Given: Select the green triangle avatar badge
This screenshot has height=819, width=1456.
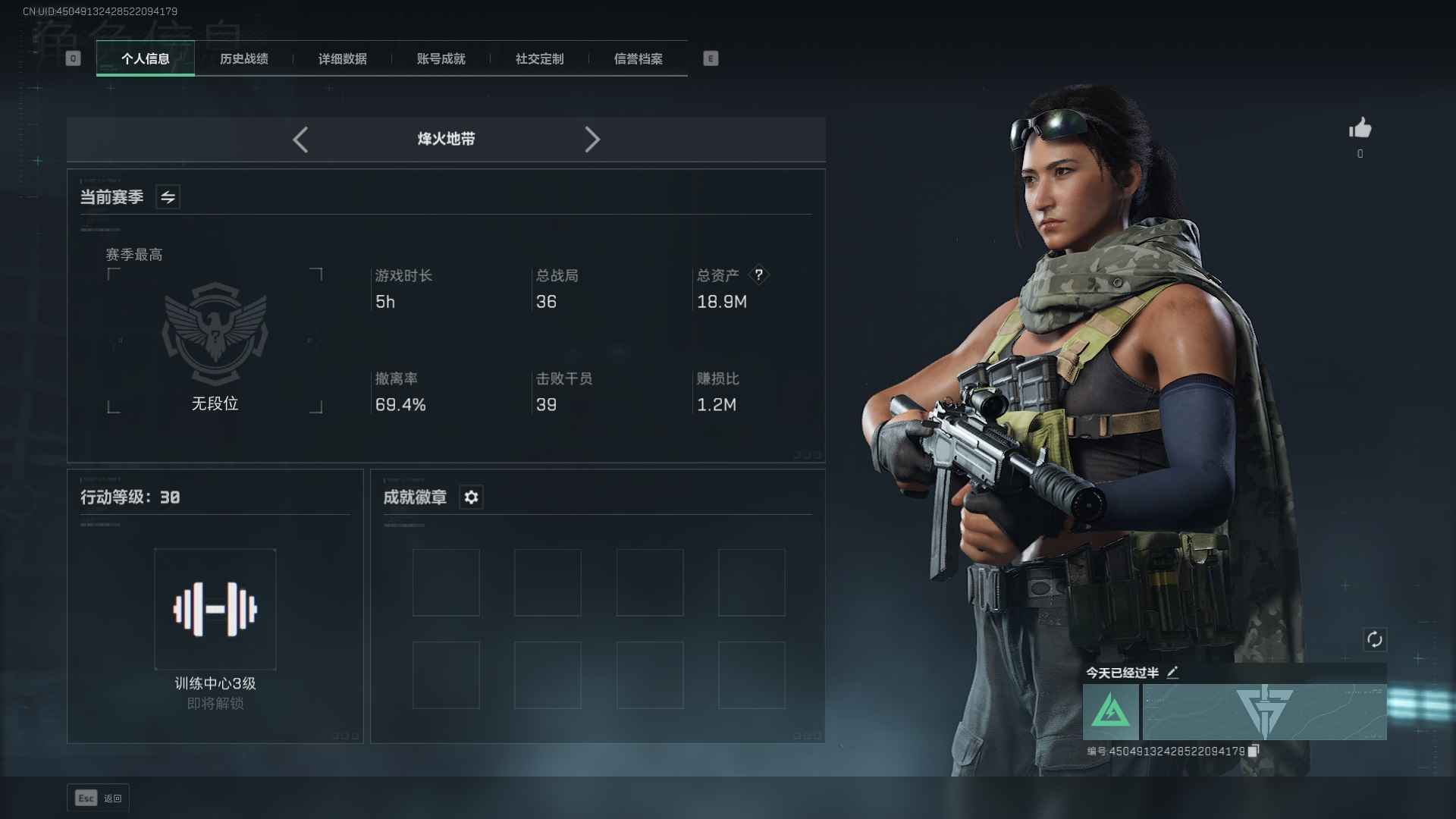Looking at the screenshot, I should [1110, 712].
